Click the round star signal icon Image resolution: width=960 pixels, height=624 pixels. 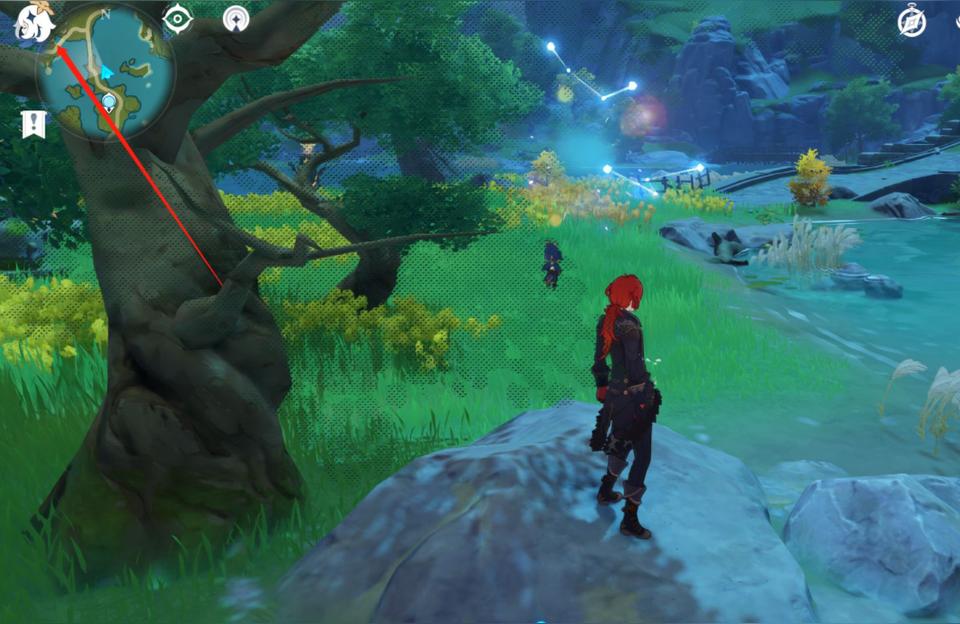(236, 19)
